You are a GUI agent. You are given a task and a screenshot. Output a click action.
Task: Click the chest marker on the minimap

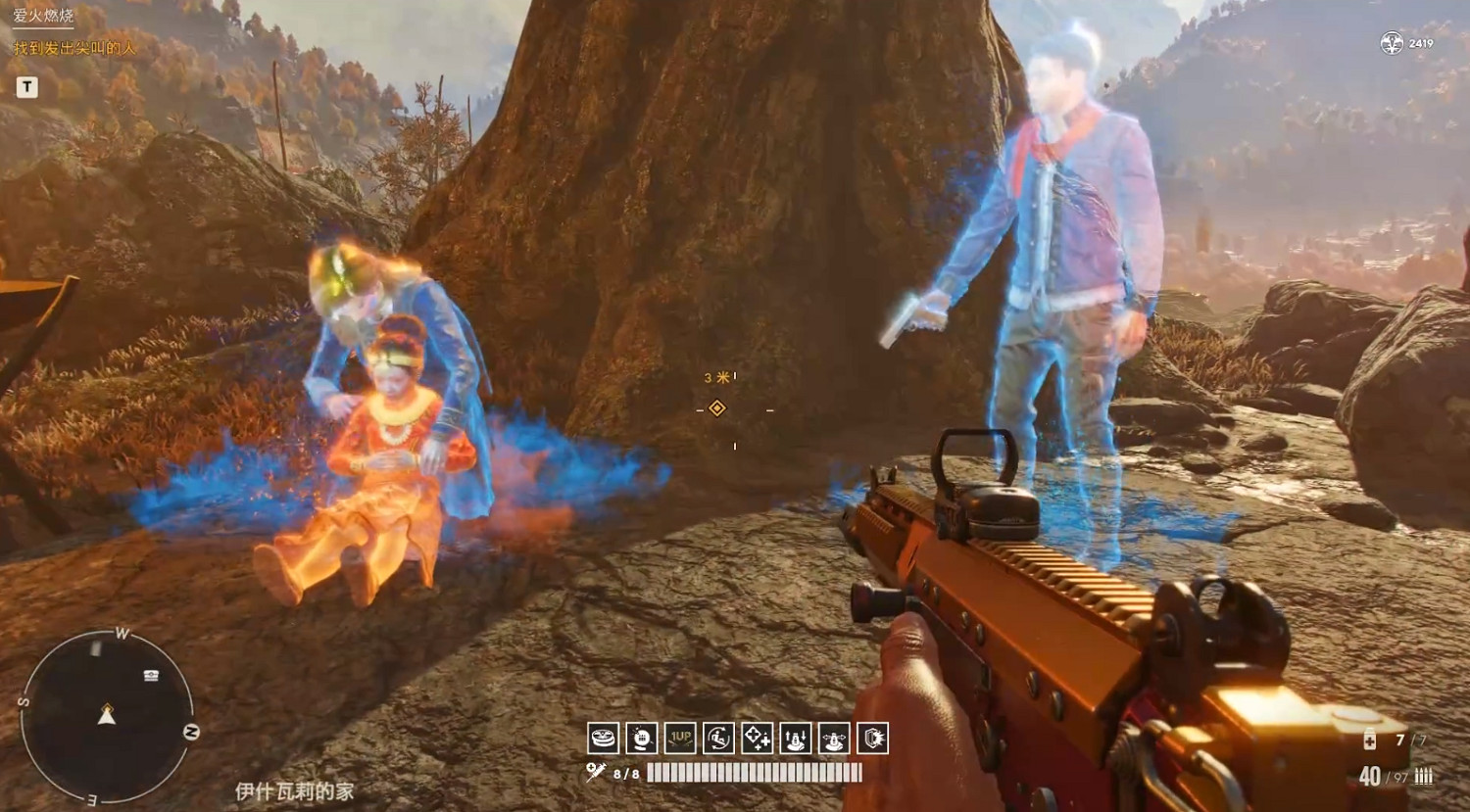pyautogui.click(x=151, y=675)
